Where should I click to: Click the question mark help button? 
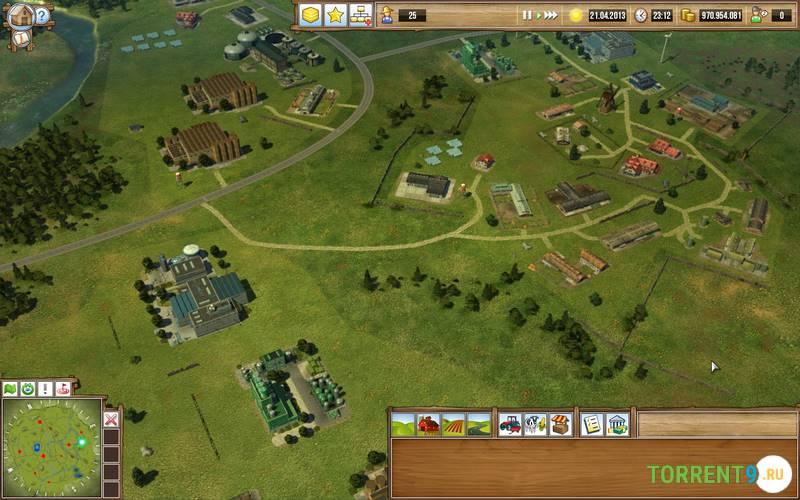[41, 14]
